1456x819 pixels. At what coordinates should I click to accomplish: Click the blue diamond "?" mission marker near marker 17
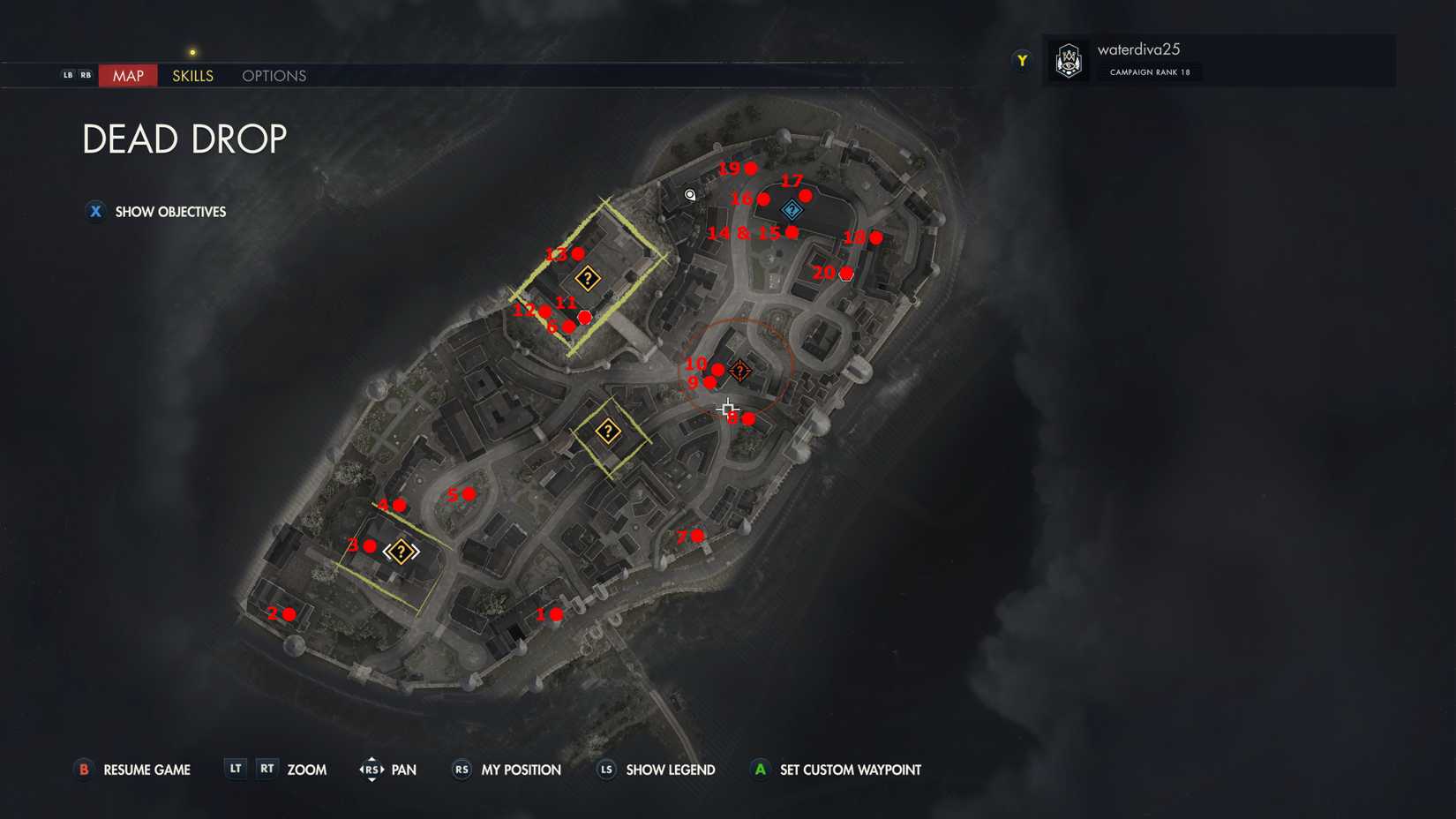click(x=792, y=210)
